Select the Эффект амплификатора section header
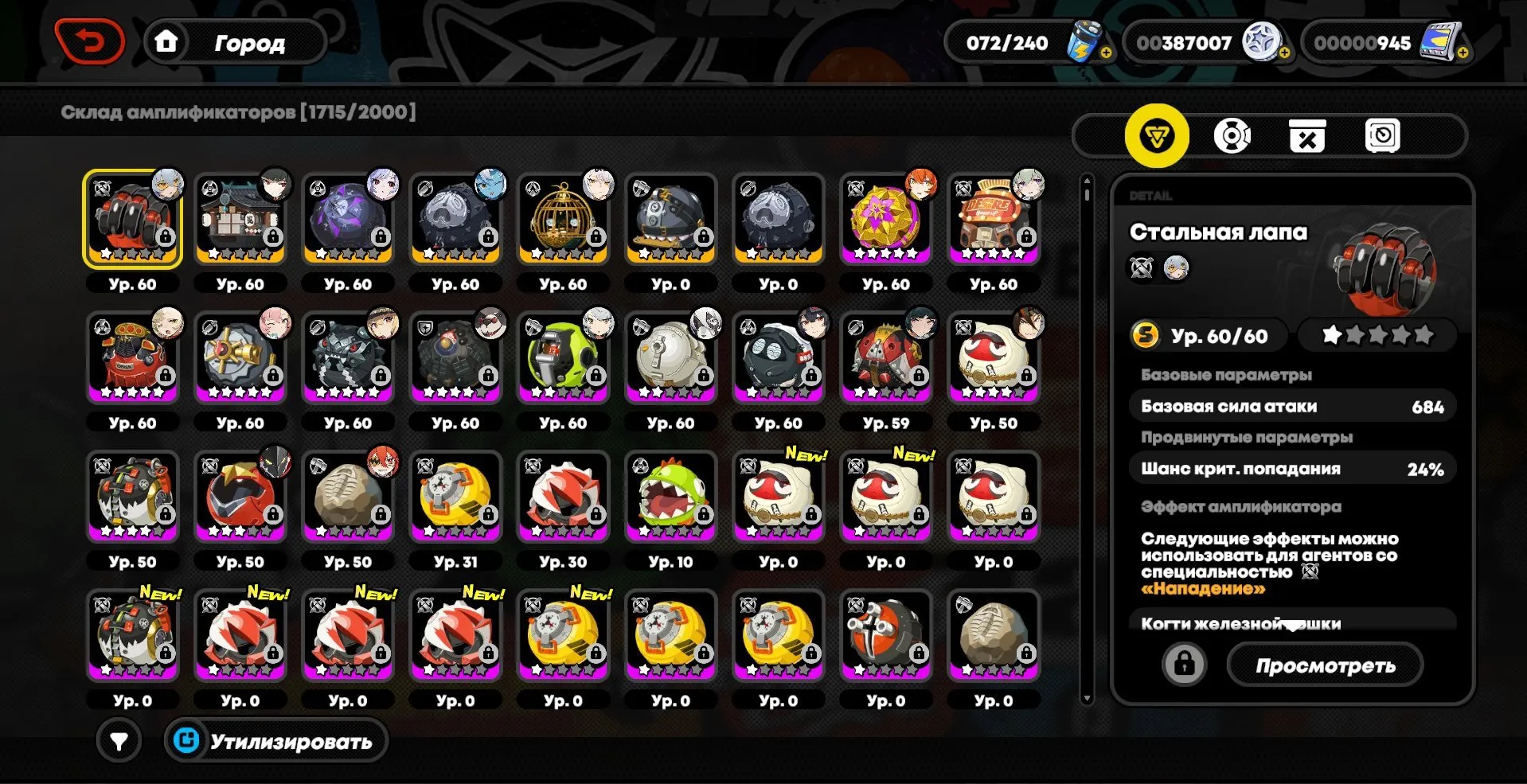The height and width of the screenshot is (784, 1527). pyautogui.click(x=1240, y=506)
